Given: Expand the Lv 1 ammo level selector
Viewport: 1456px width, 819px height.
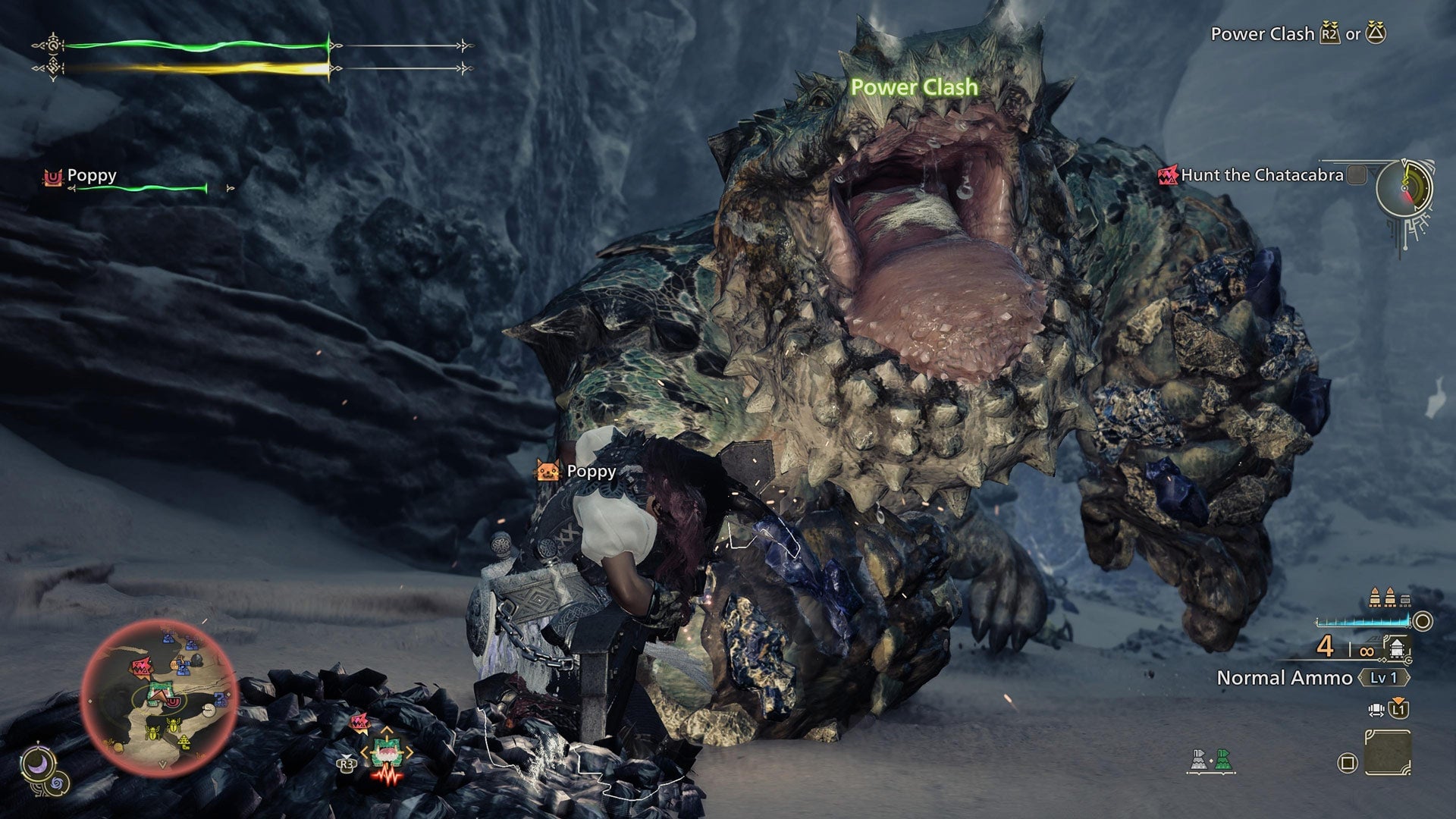Looking at the screenshot, I should pos(1384,678).
